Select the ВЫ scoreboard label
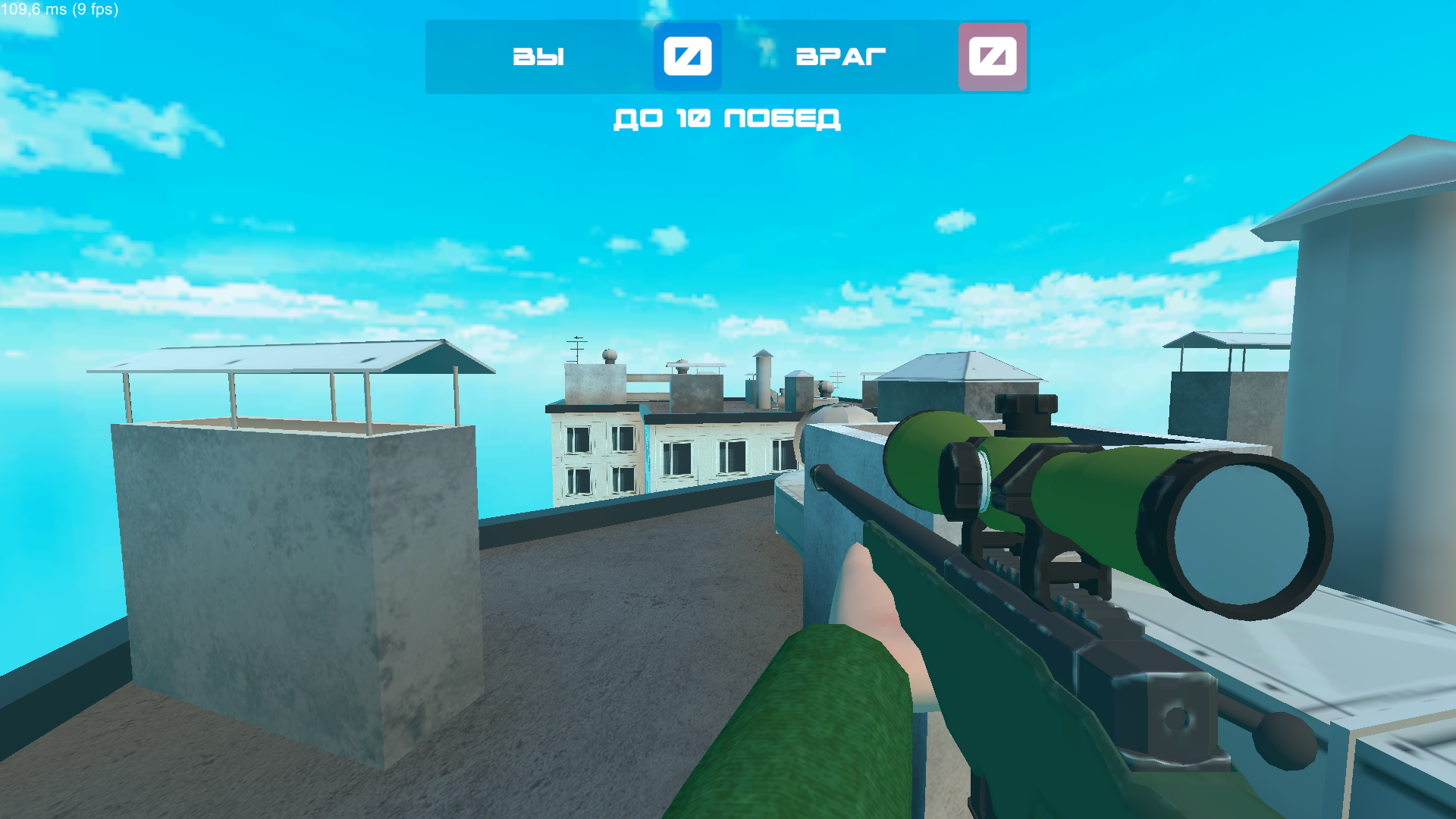 coord(538,55)
